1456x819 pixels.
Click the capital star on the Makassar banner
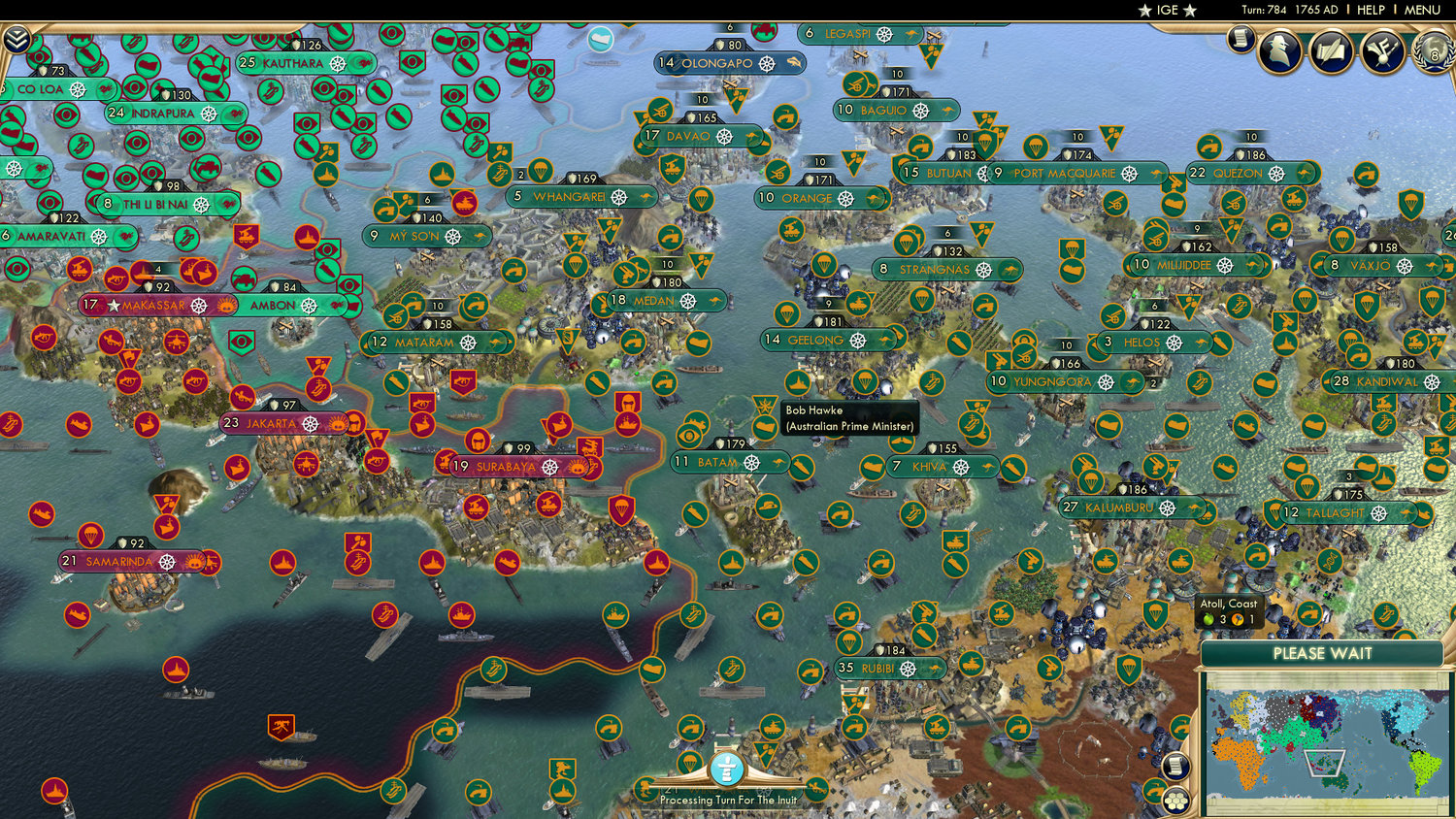click(x=116, y=305)
